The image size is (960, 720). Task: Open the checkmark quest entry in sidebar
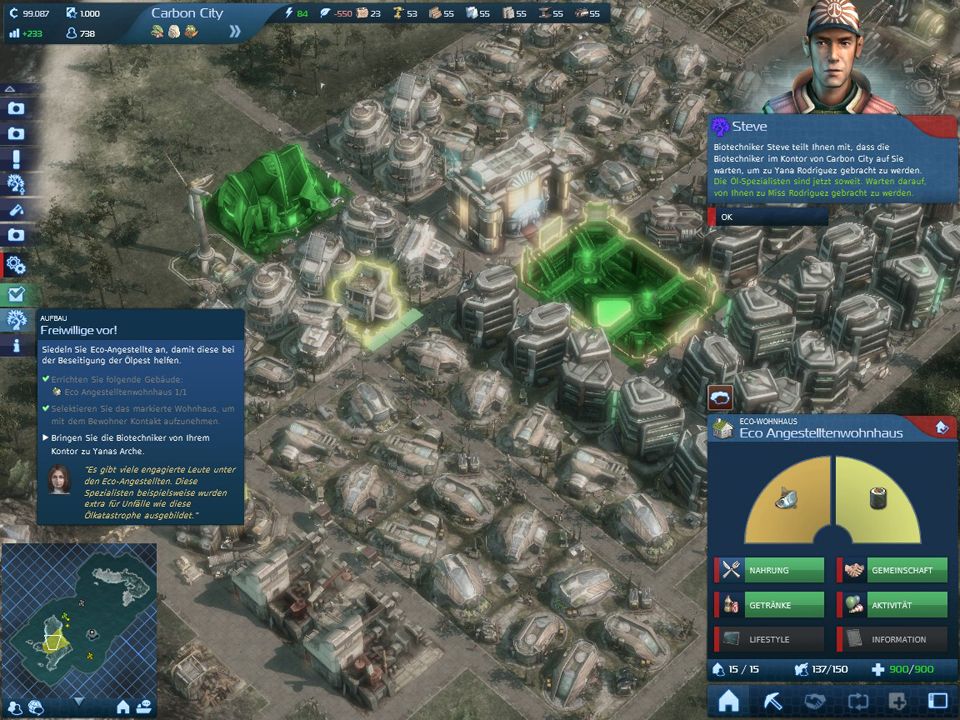[16, 295]
